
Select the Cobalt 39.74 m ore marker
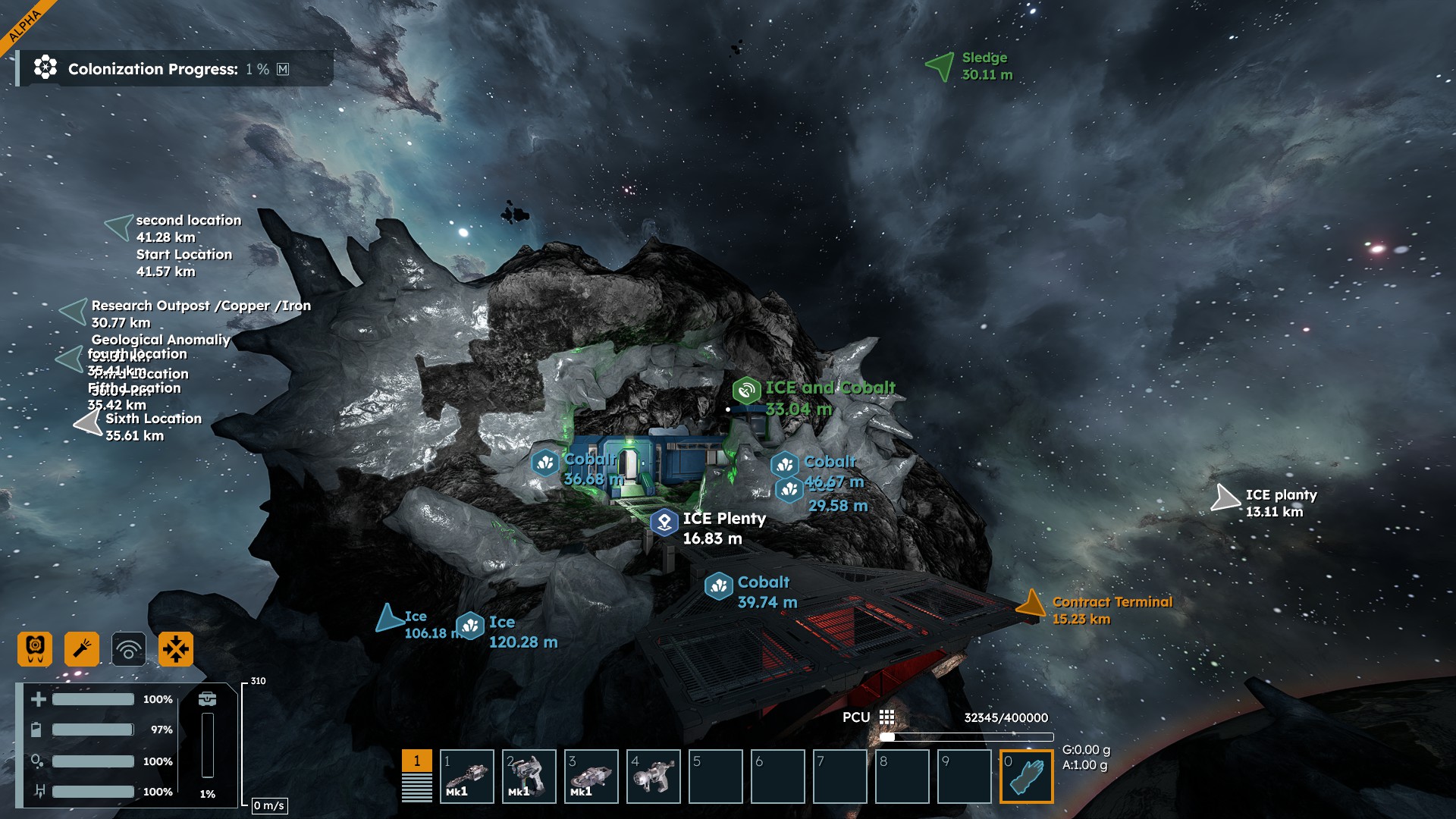coord(718,586)
